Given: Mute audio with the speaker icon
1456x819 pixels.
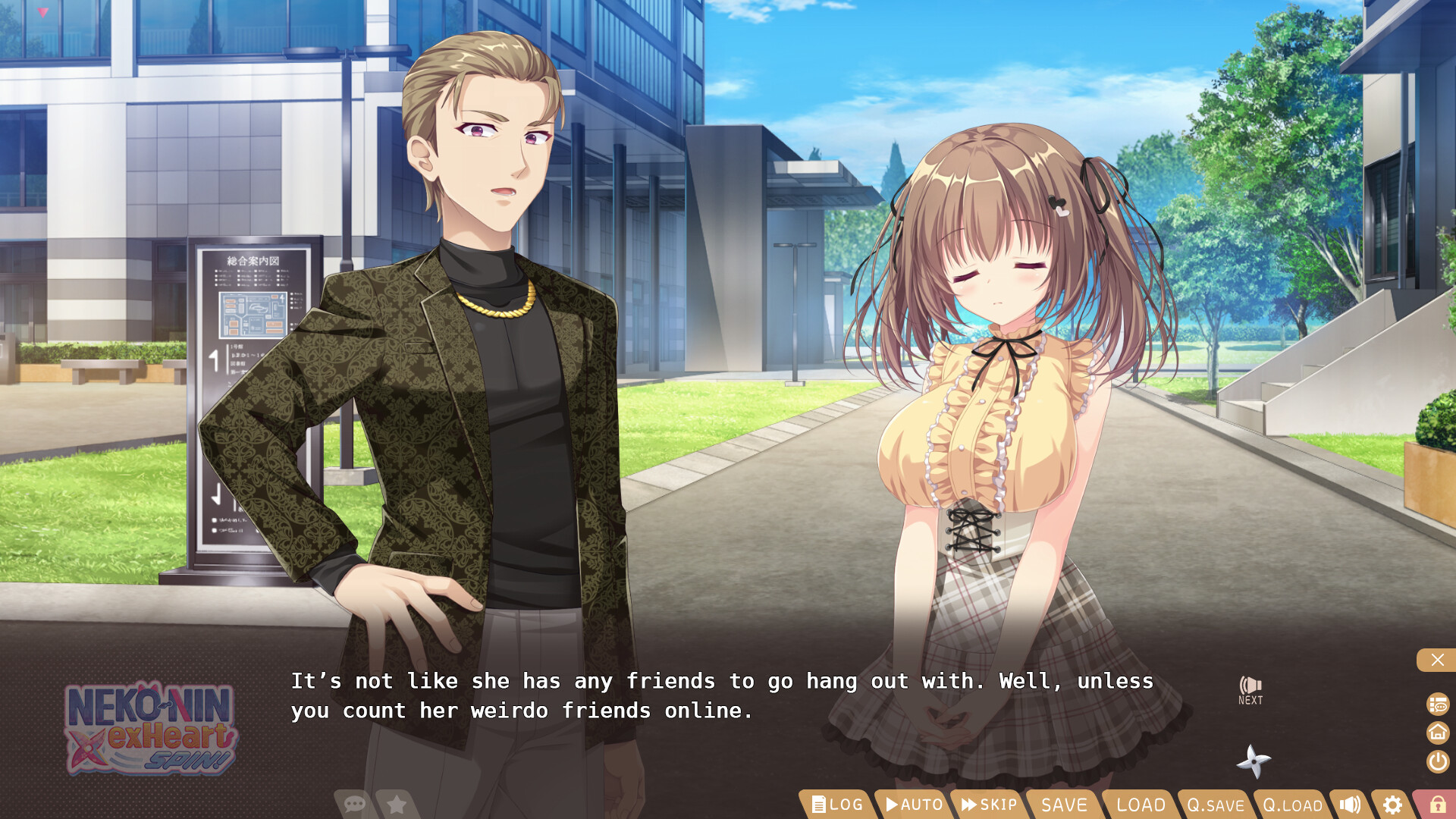Looking at the screenshot, I should coord(1351,805).
